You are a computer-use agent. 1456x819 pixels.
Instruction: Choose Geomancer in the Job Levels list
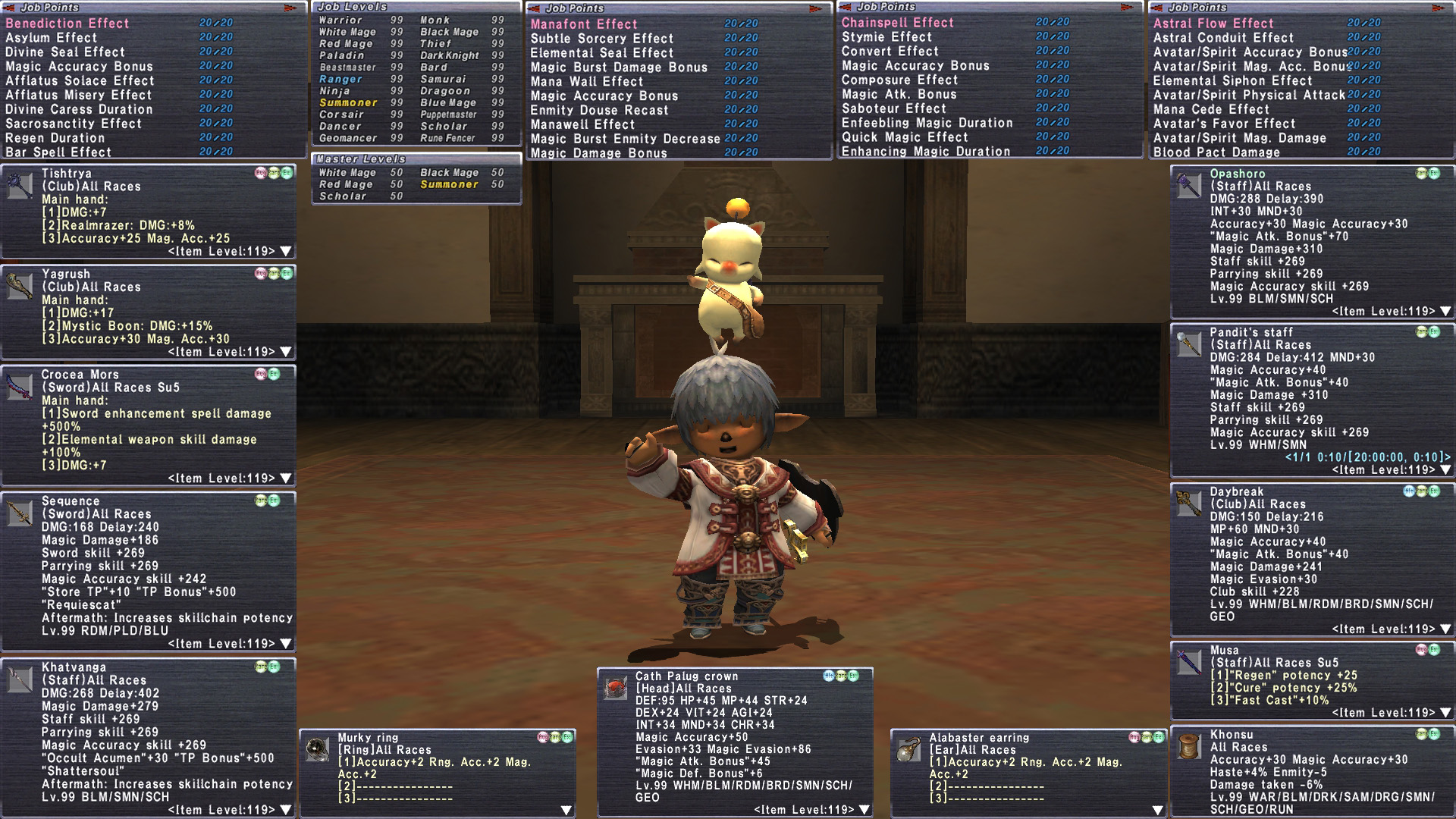coord(348,138)
